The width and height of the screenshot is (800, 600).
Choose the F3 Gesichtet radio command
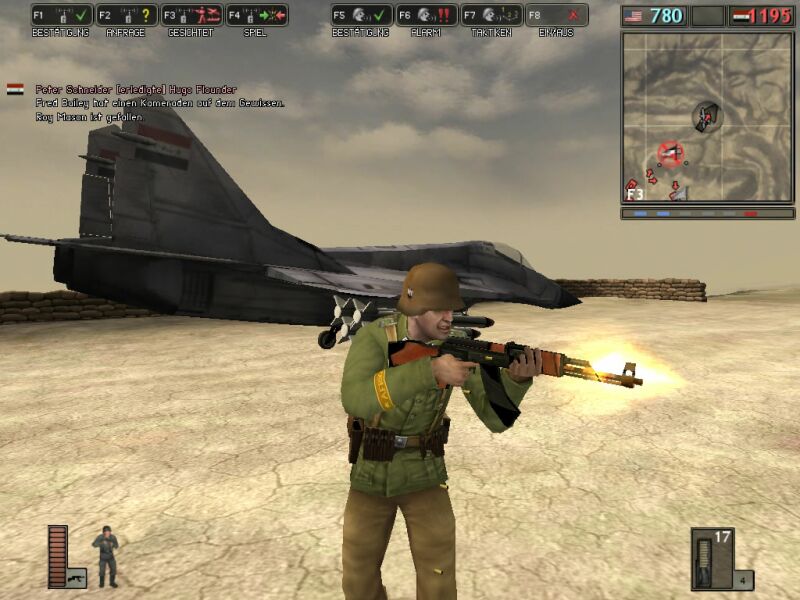(192, 15)
